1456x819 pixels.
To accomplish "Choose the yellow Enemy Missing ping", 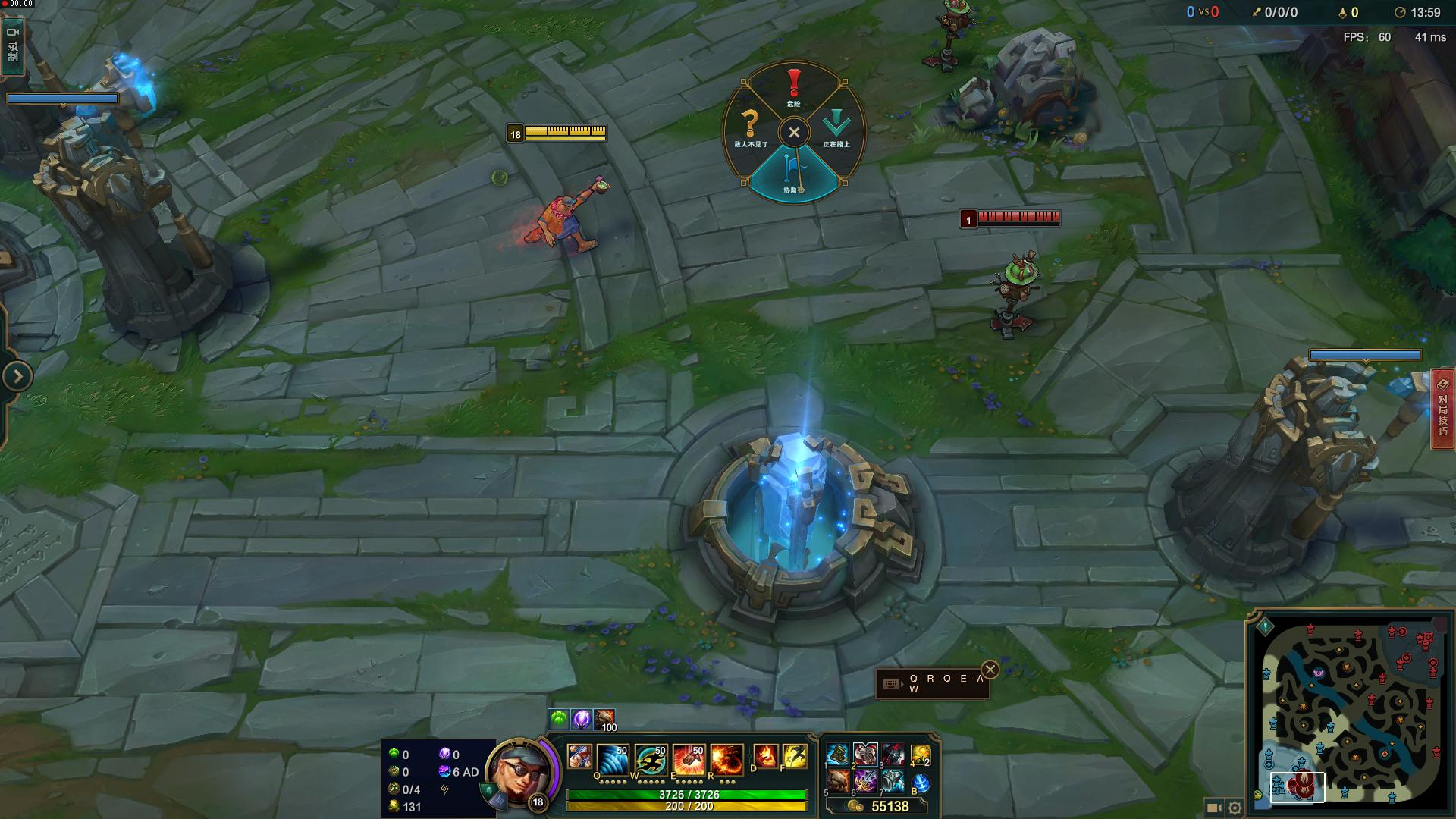I will [749, 127].
